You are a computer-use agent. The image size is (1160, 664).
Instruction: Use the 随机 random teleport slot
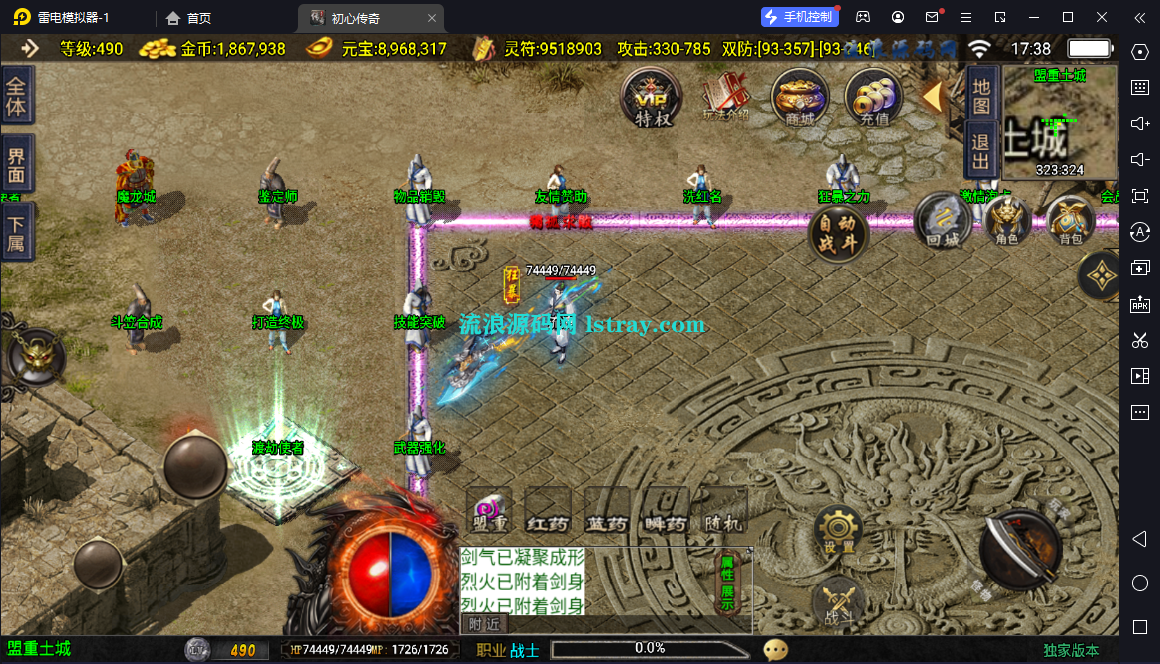724,511
